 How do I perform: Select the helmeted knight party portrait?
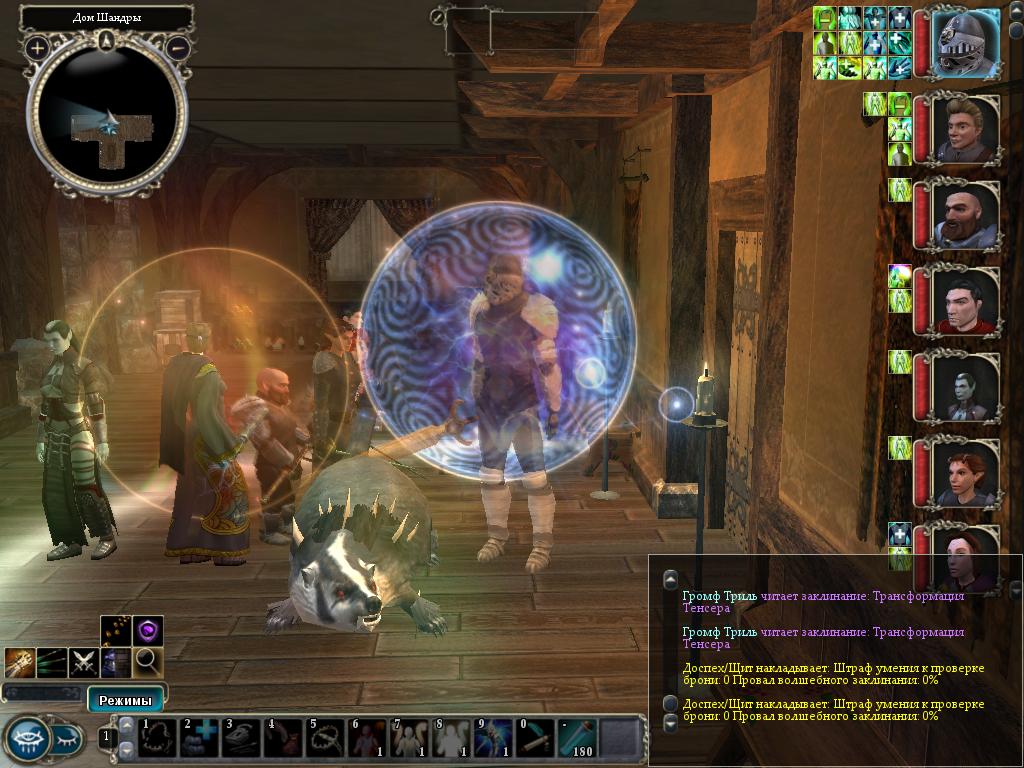[x=966, y=43]
